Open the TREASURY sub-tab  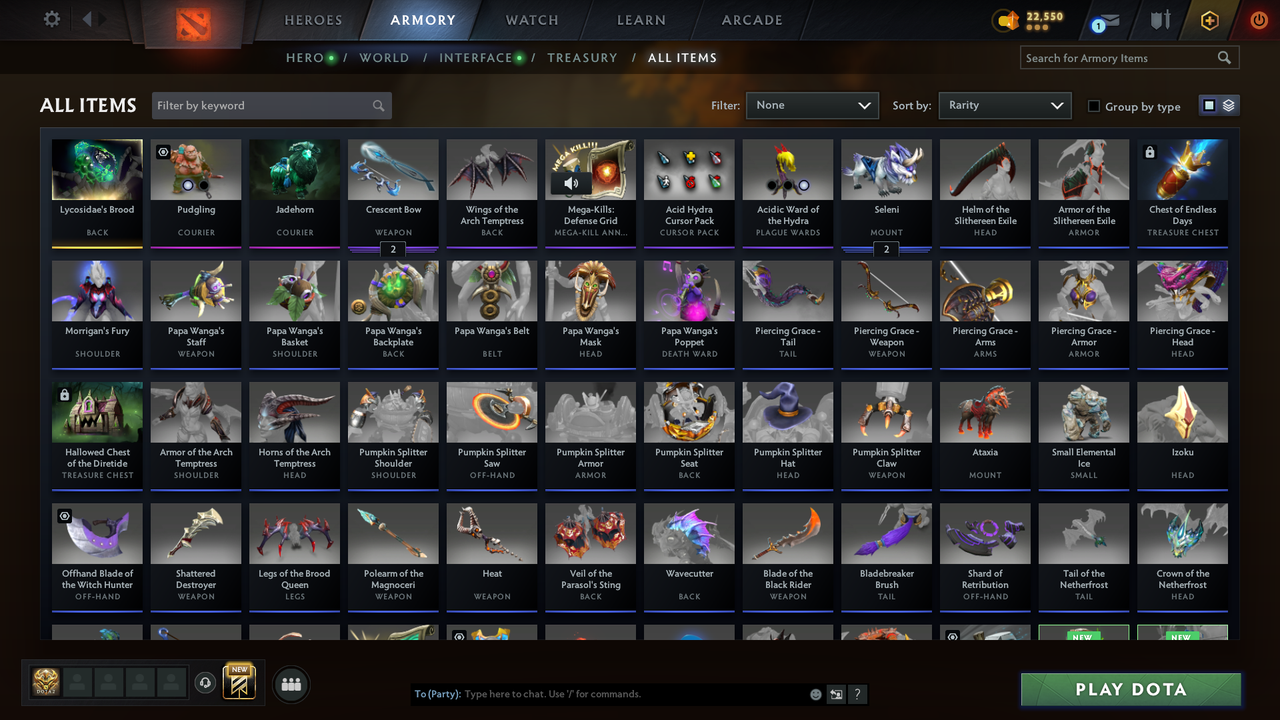[x=583, y=58]
